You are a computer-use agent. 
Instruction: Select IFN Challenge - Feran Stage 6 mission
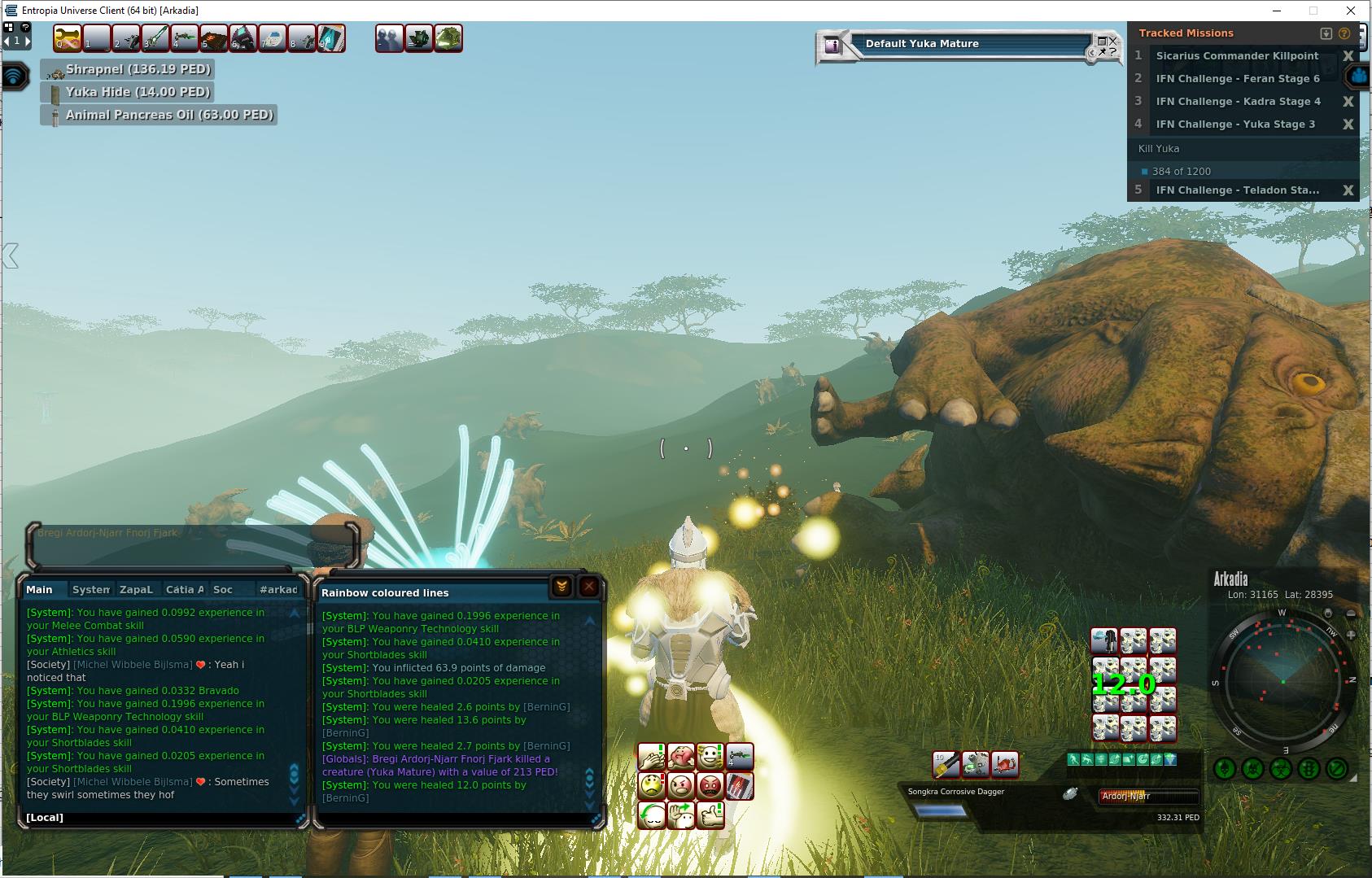coord(1237,79)
